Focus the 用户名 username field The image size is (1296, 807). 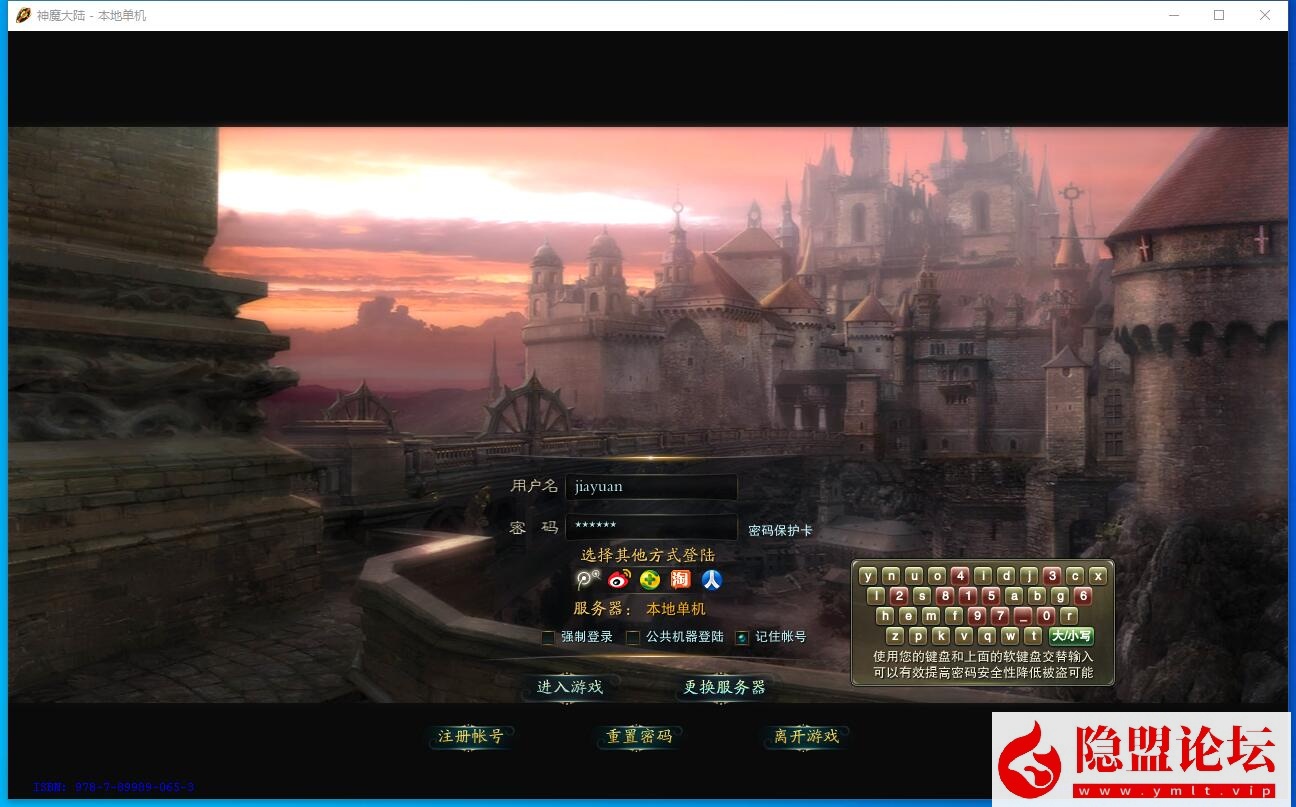coord(651,487)
